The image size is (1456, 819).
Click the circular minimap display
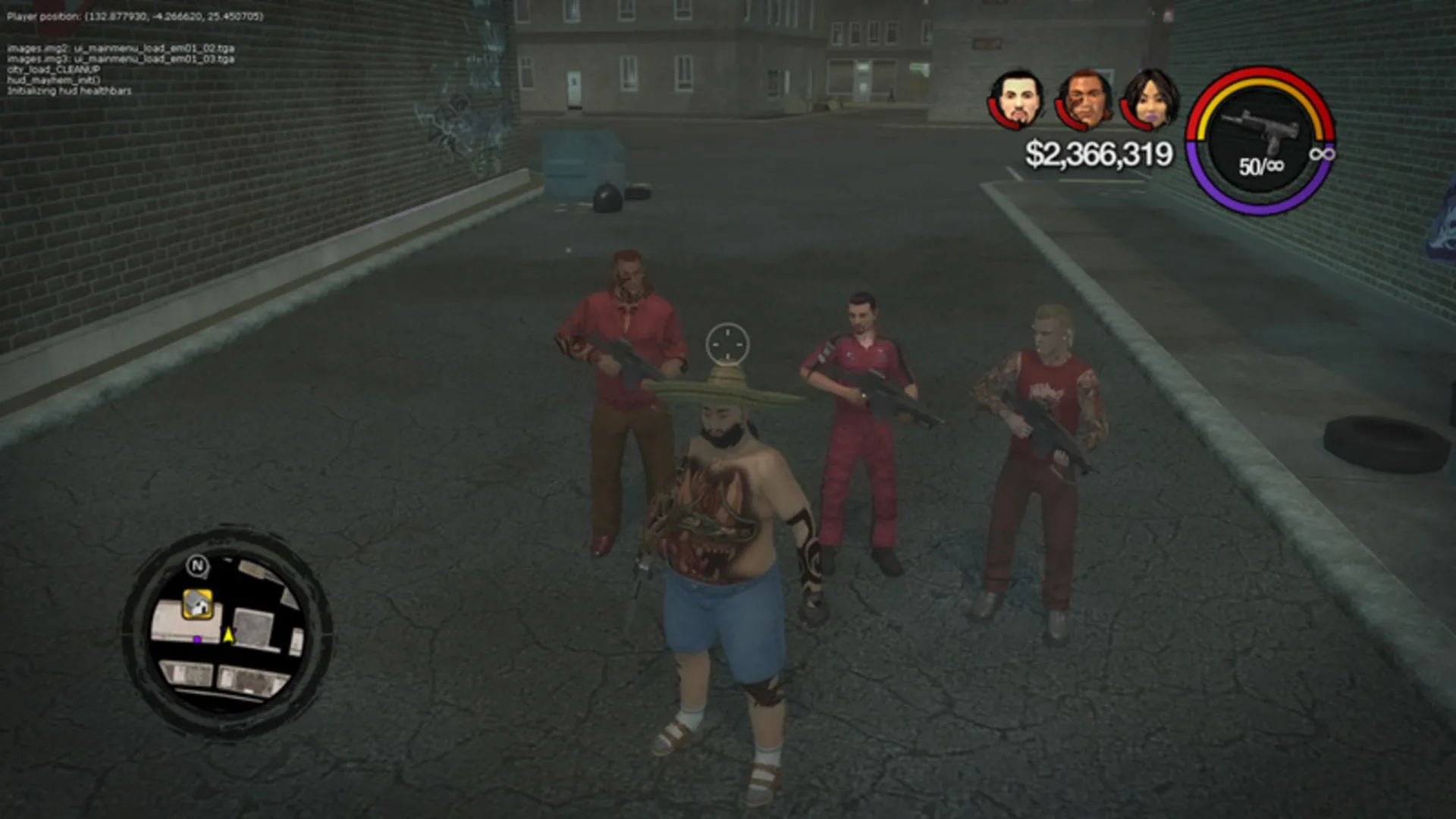point(224,629)
